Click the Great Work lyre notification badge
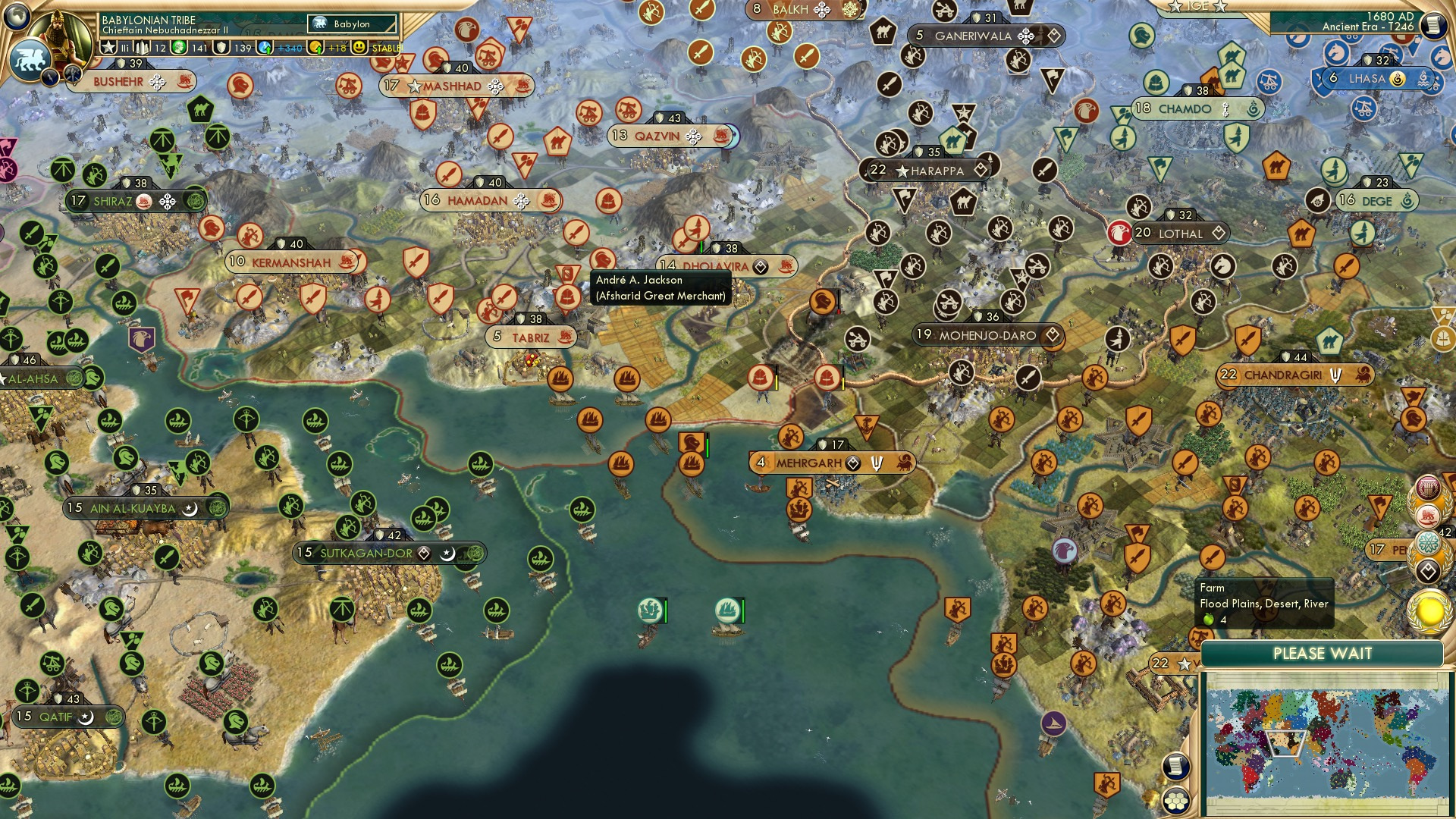This screenshot has height=819, width=1456. (1428, 488)
